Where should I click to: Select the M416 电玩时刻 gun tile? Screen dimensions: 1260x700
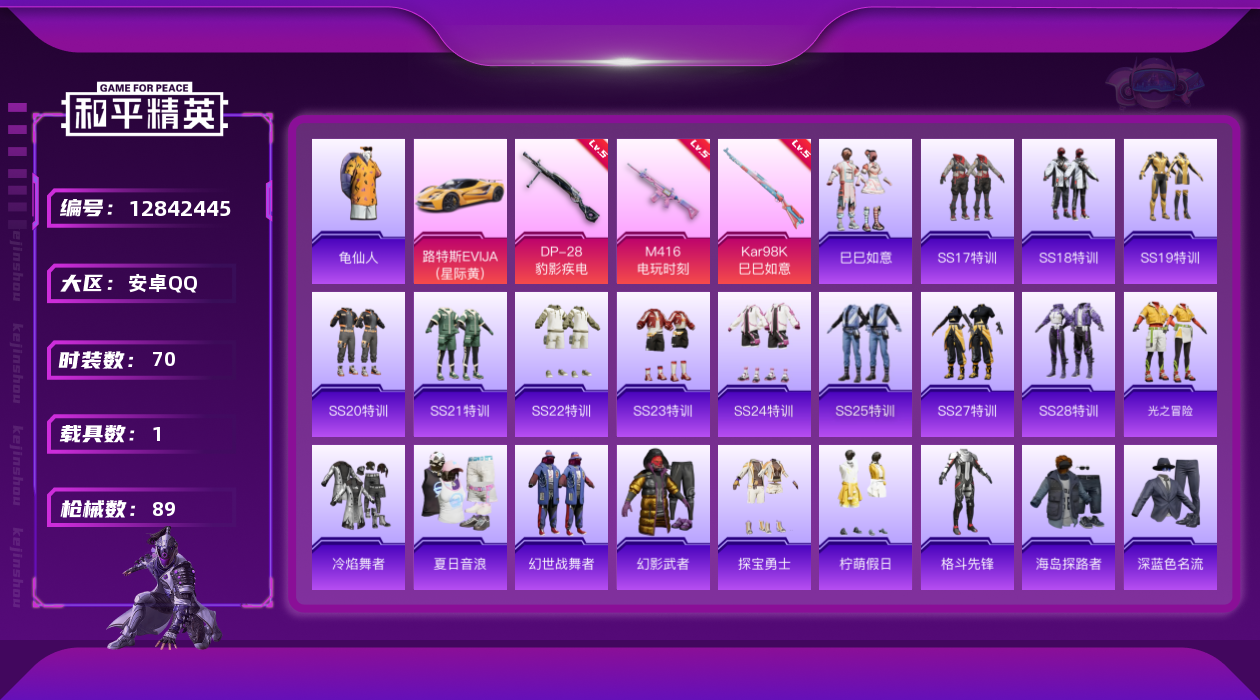663,210
